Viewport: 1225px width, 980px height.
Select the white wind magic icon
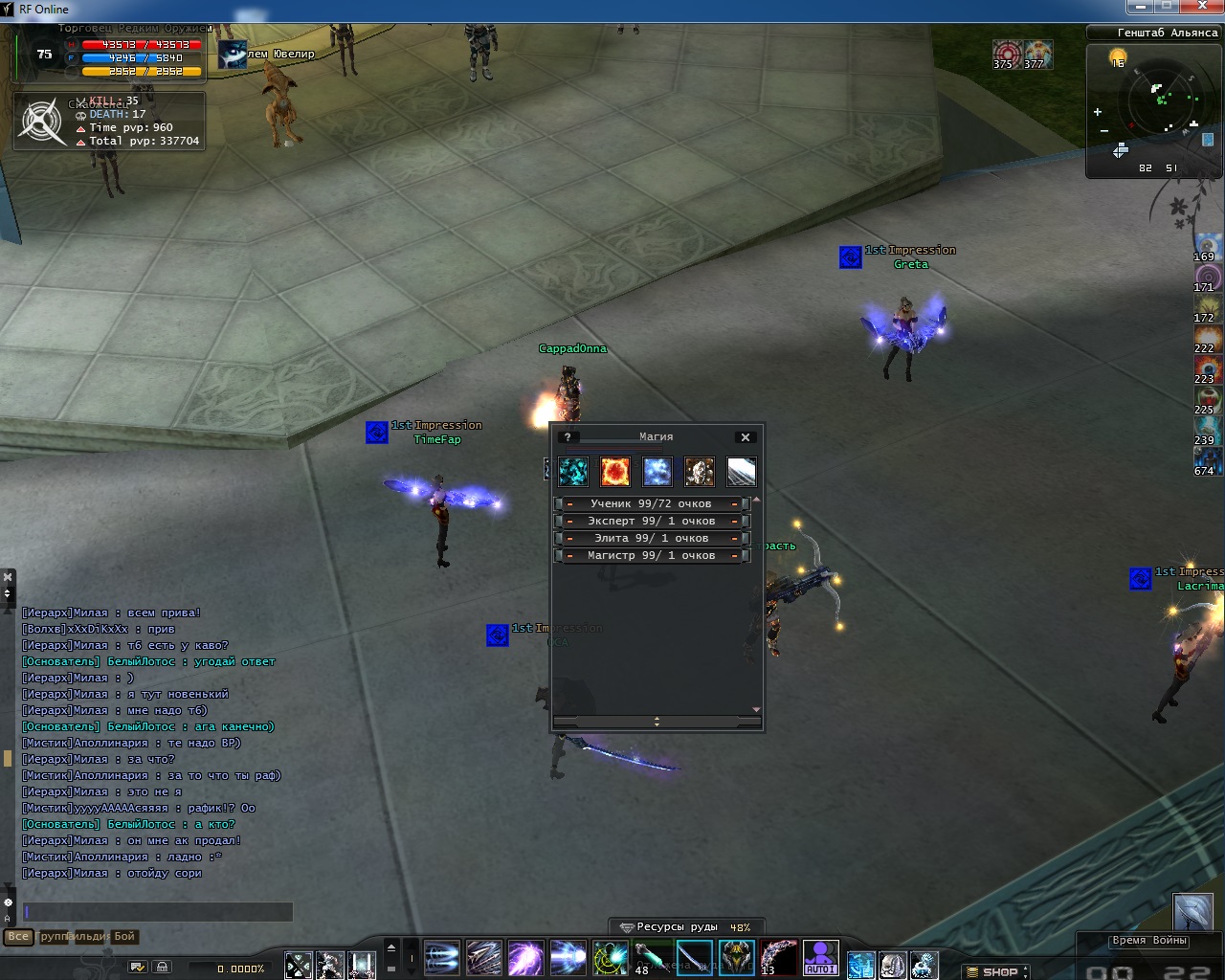pyautogui.click(x=741, y=471)
